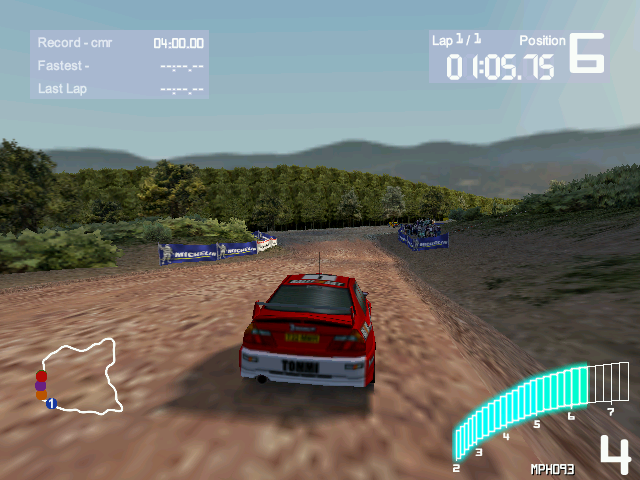This screenshot has width=640, height=480.
Task: Click the red opponent dot on minimap
Action: tap(41, 376)
